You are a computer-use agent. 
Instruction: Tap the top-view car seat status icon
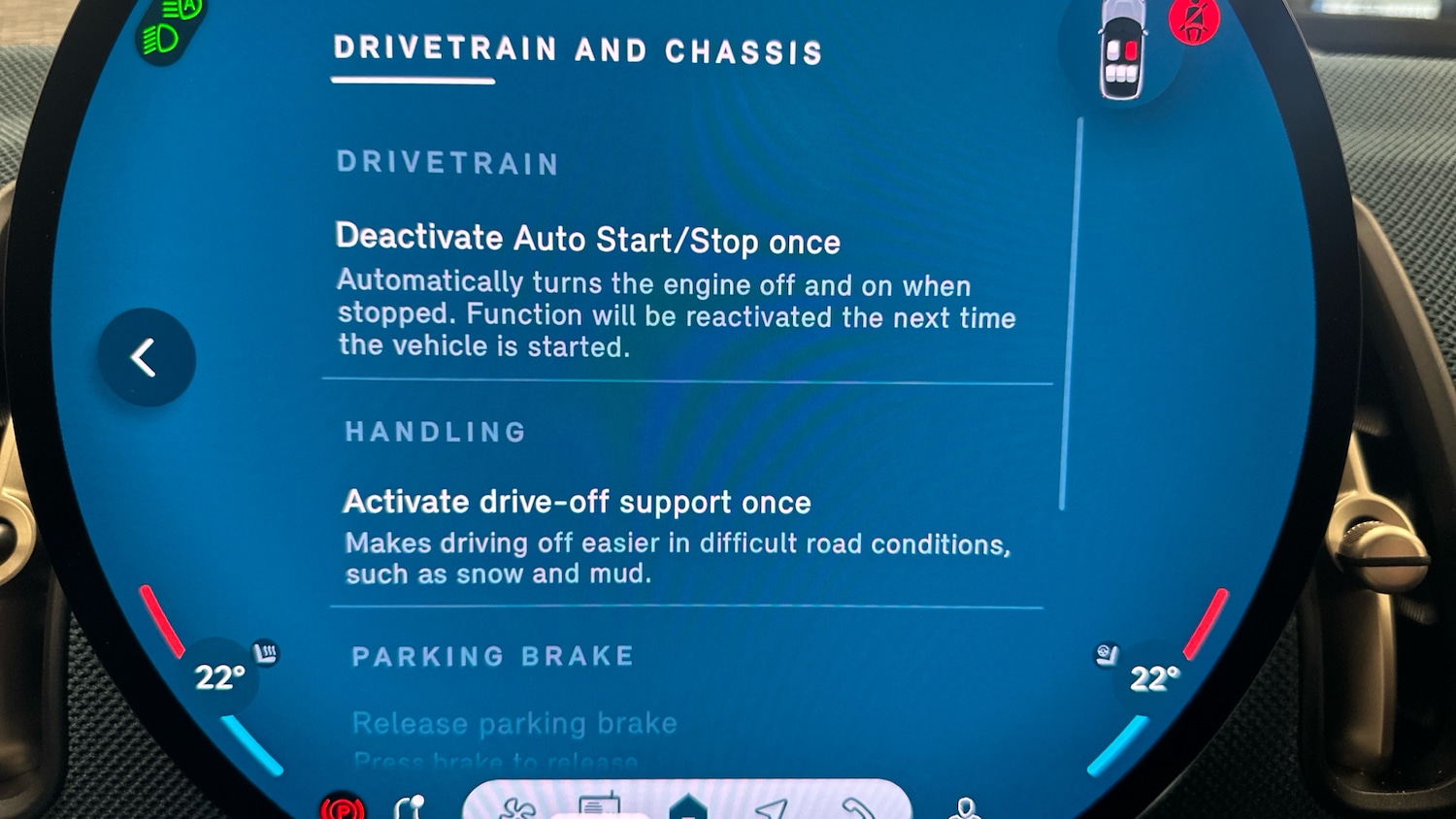tap(1123, 50)
